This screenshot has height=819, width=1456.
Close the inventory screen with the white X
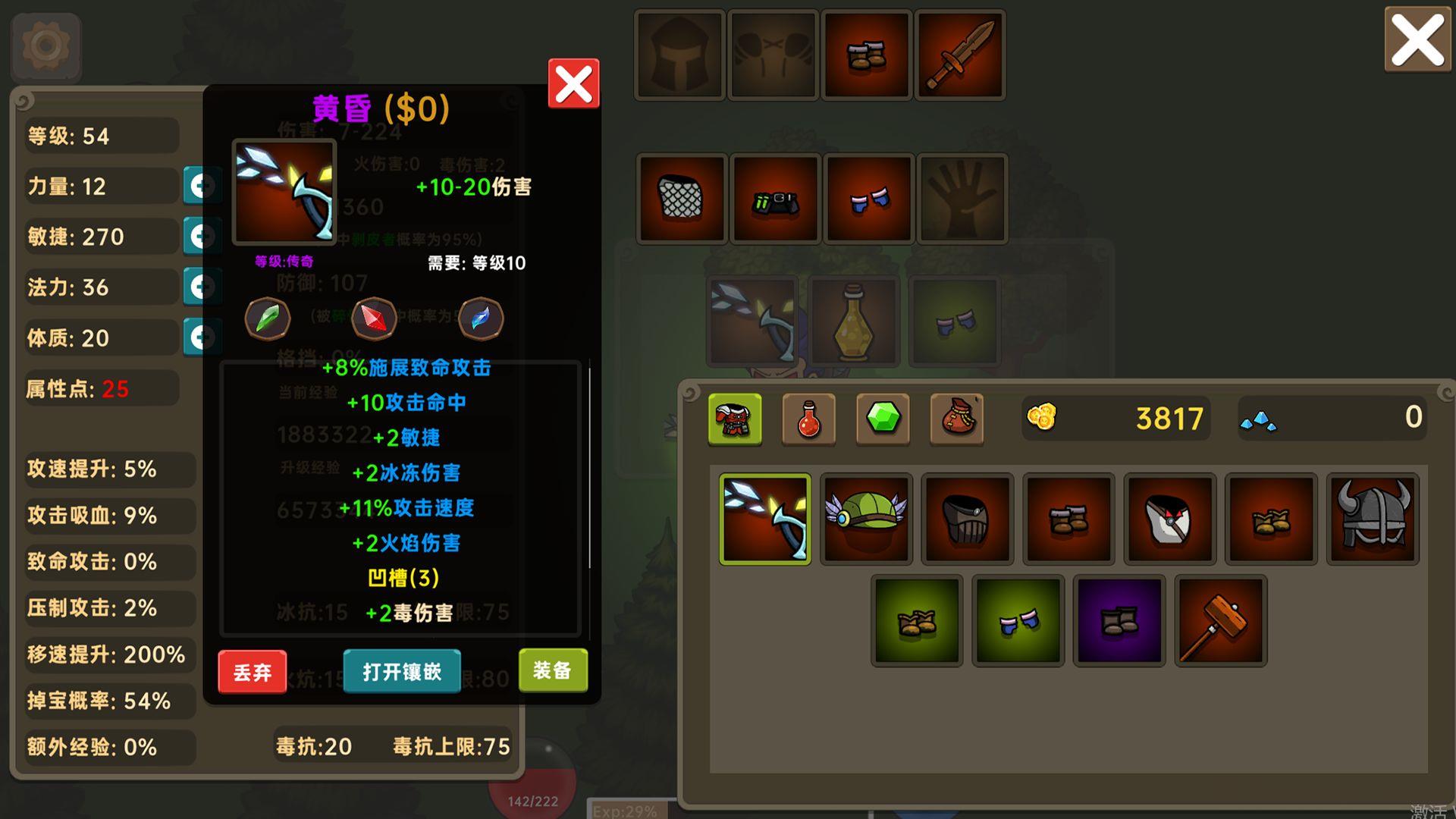(1417, 40)
